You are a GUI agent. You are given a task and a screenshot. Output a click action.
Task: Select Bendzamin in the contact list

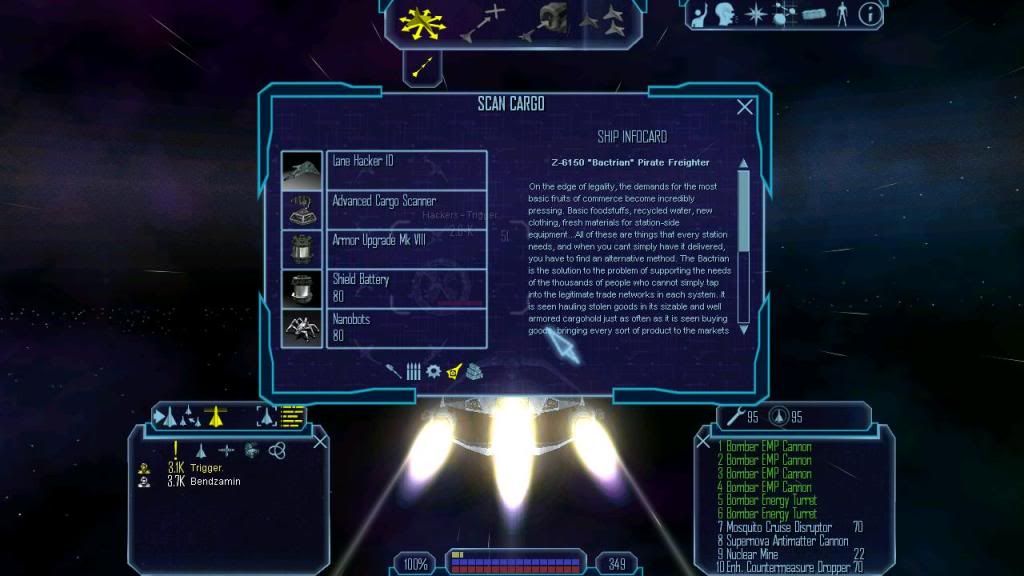[215, 481]
